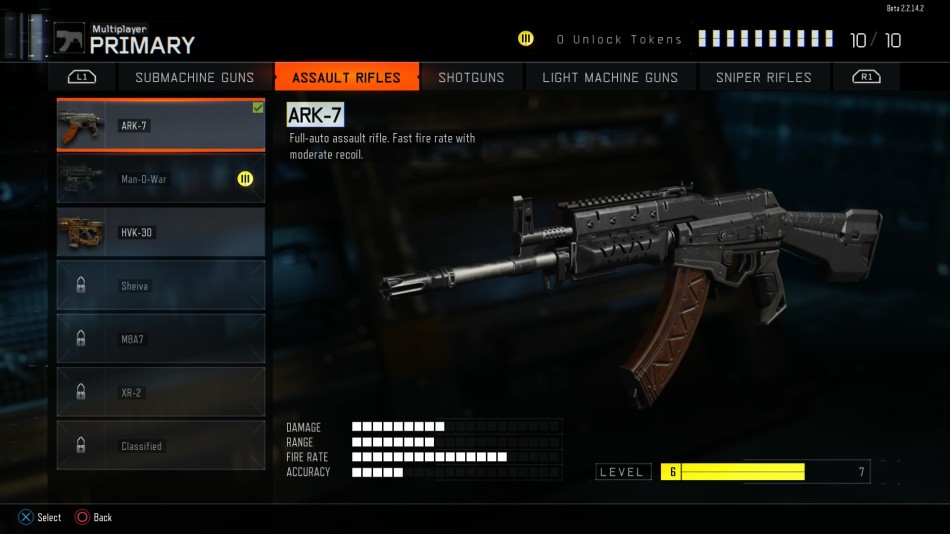This screenshot has height=534, width=950.
Task: Select the Assault Rifles tab
Action: [x=346, y=77]
